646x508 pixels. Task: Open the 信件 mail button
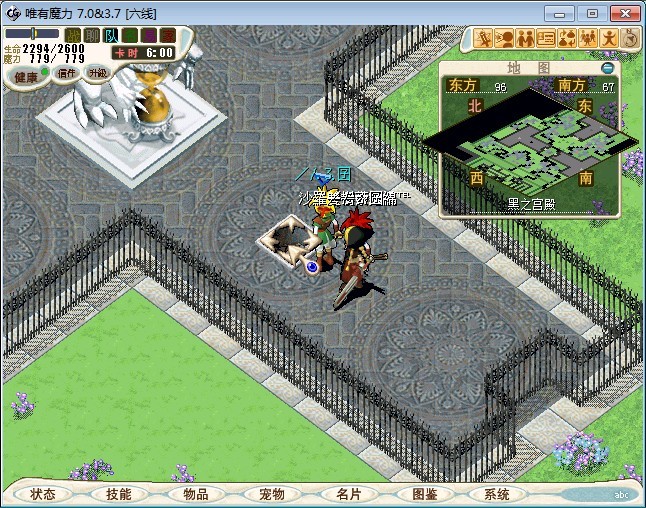coord(67,73)
